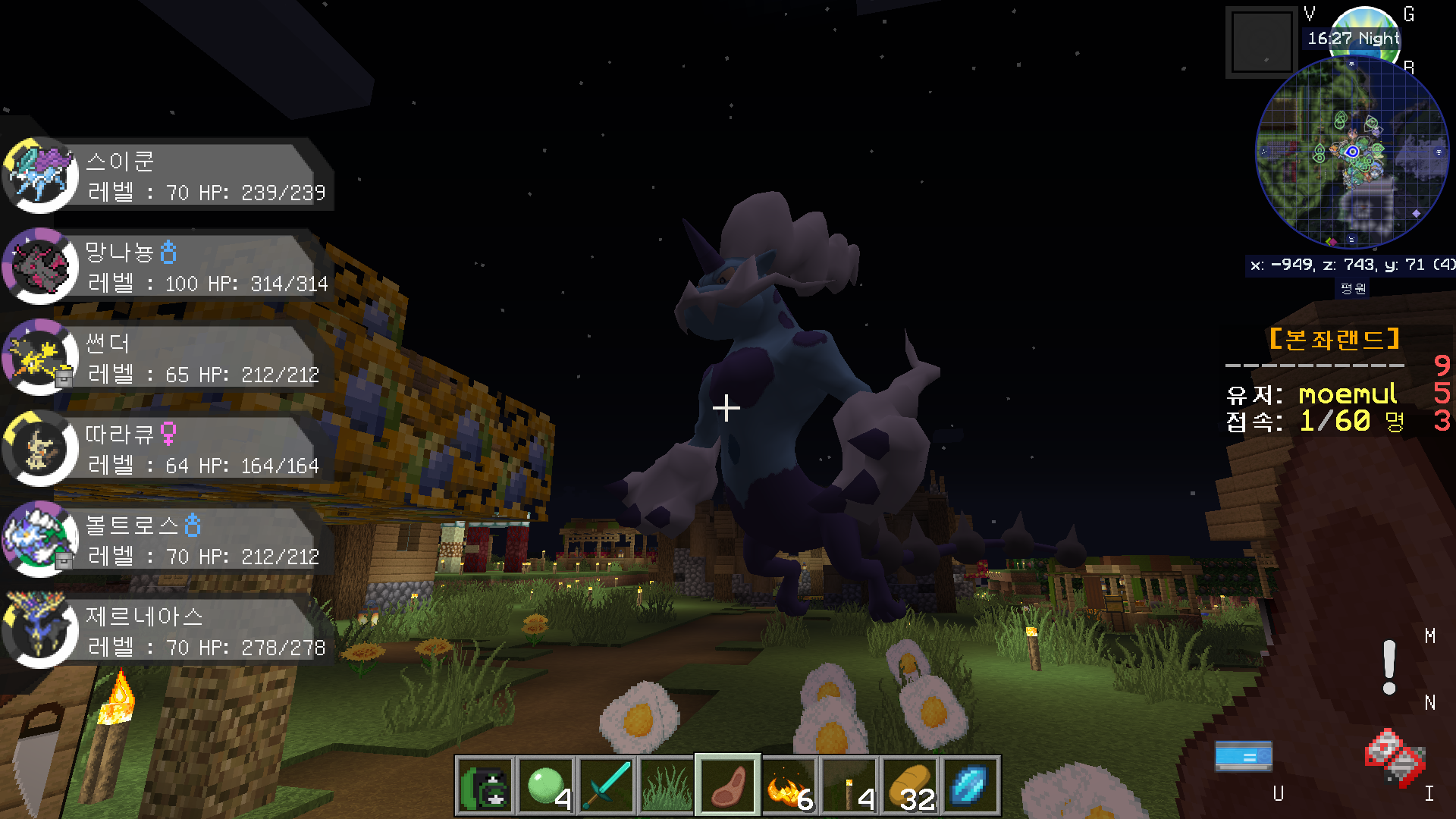Select the raw meat hotbar slot
This screenshot has width=1456, height=819.
click(x=728, y=786)
